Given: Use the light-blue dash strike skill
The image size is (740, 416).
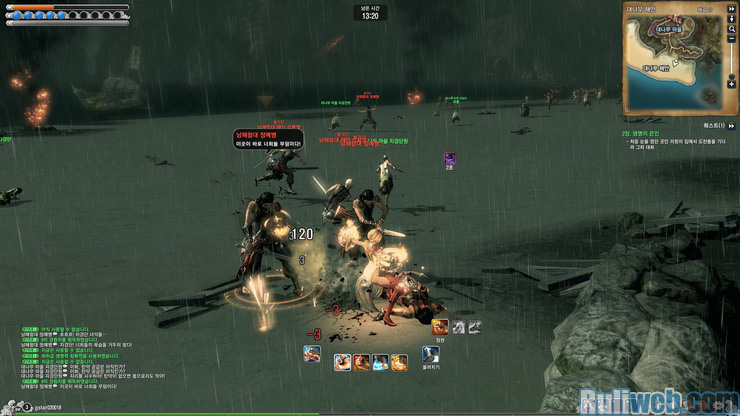Looking at the screenshot, I should point(380,362).
